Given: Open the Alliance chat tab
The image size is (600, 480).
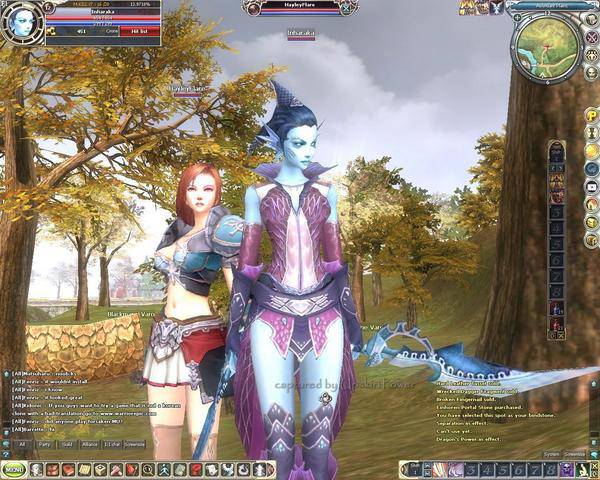Looking at the screenshot, I should 91,443.
